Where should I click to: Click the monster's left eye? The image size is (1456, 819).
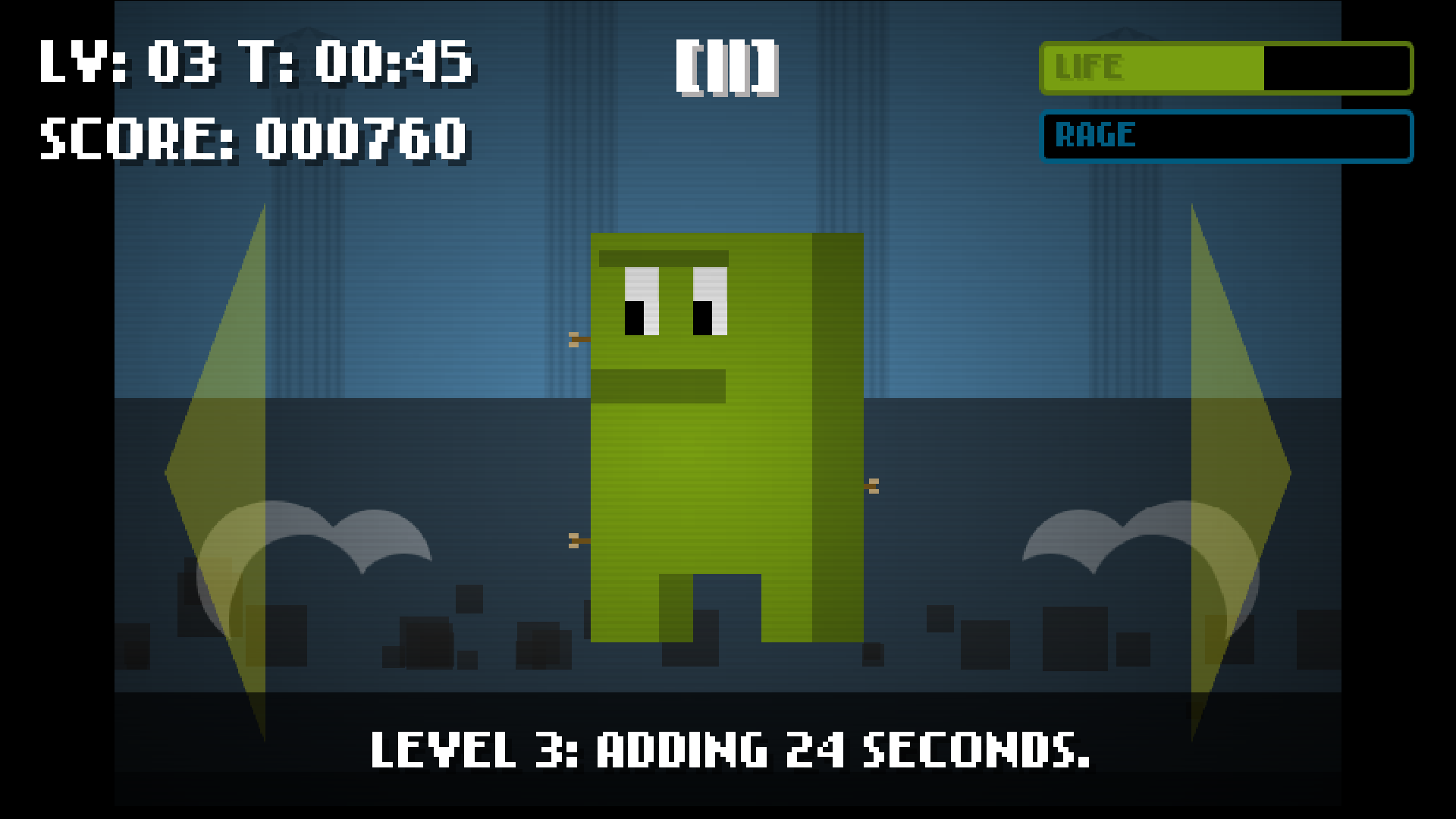641,303
